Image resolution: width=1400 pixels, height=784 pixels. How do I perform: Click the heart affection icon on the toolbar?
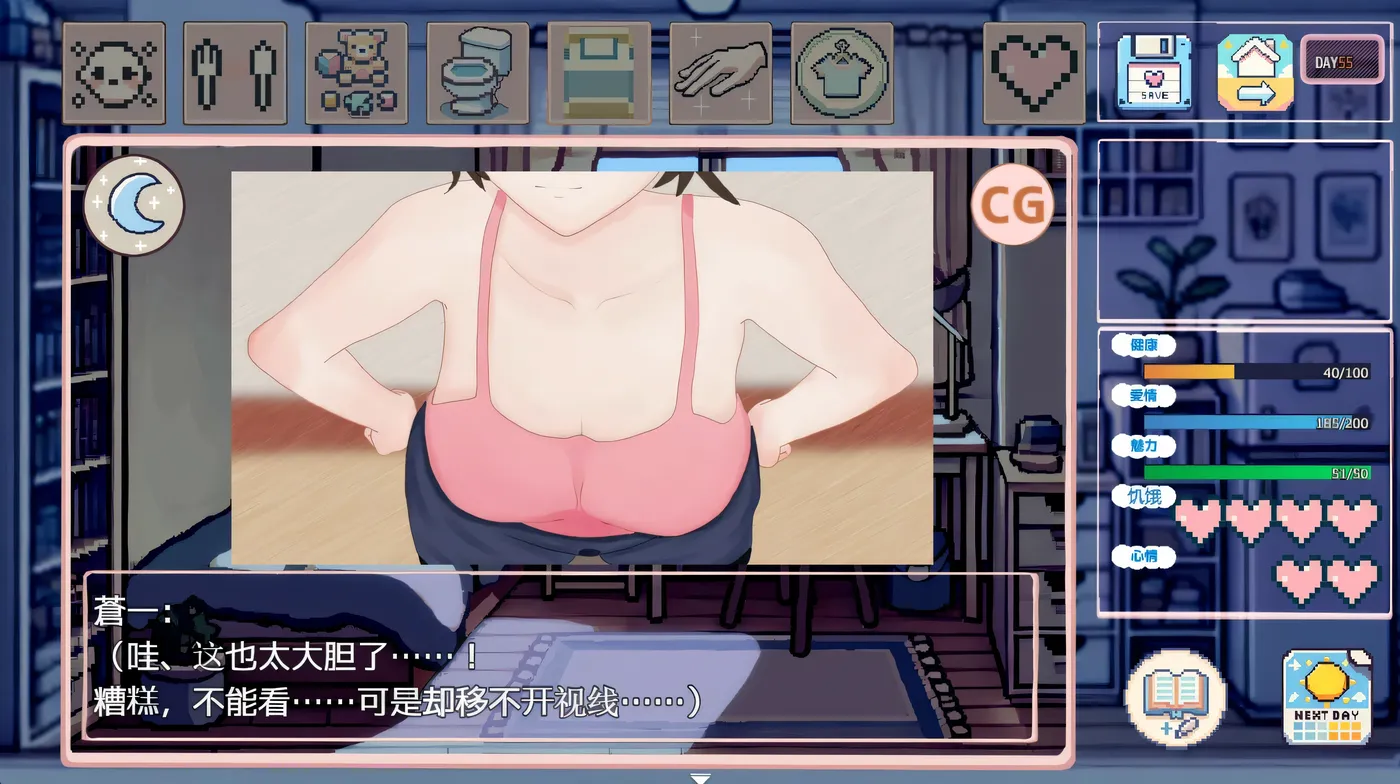[1034, 70]
